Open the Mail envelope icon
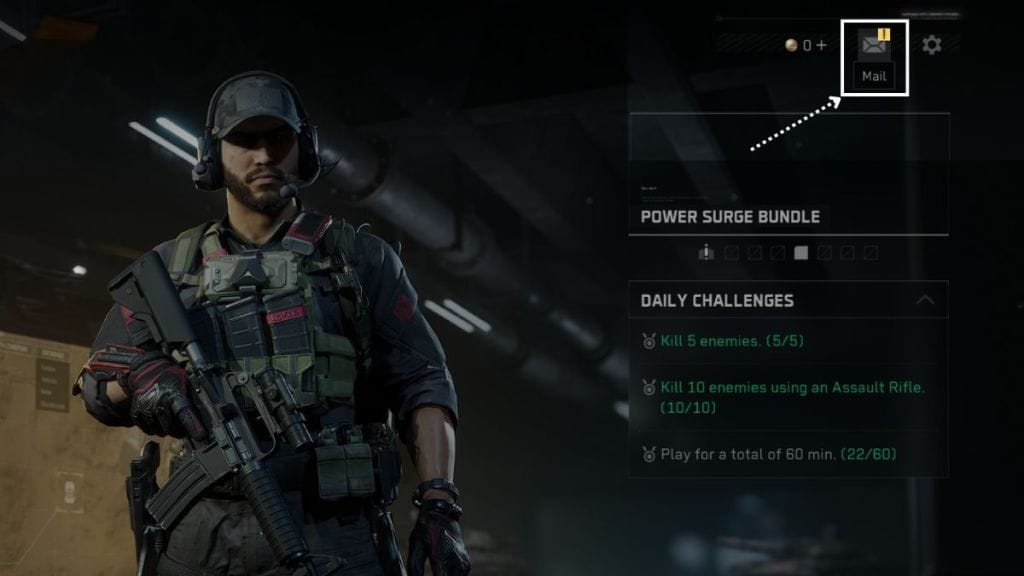 click(x=874, y=45)
